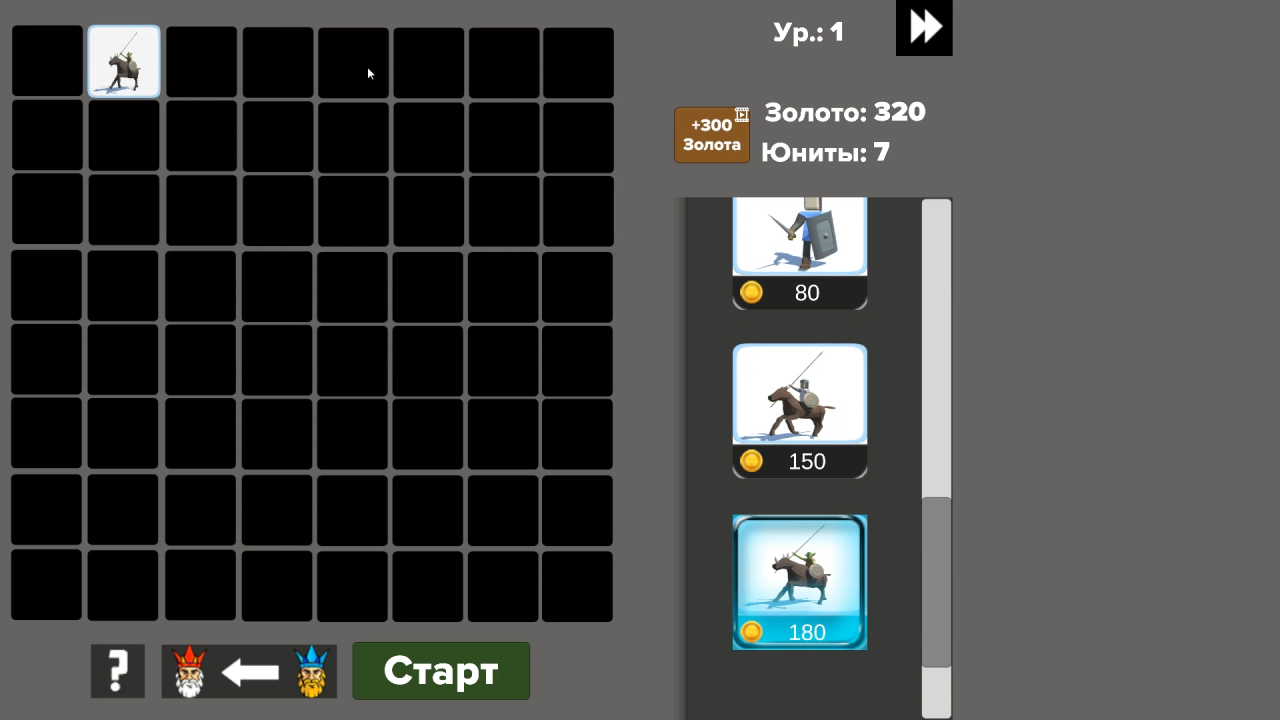This screenshot has height=720, width=1280.
Task: Click the horse unit placed on the grid
Action: tap(123, 61)
